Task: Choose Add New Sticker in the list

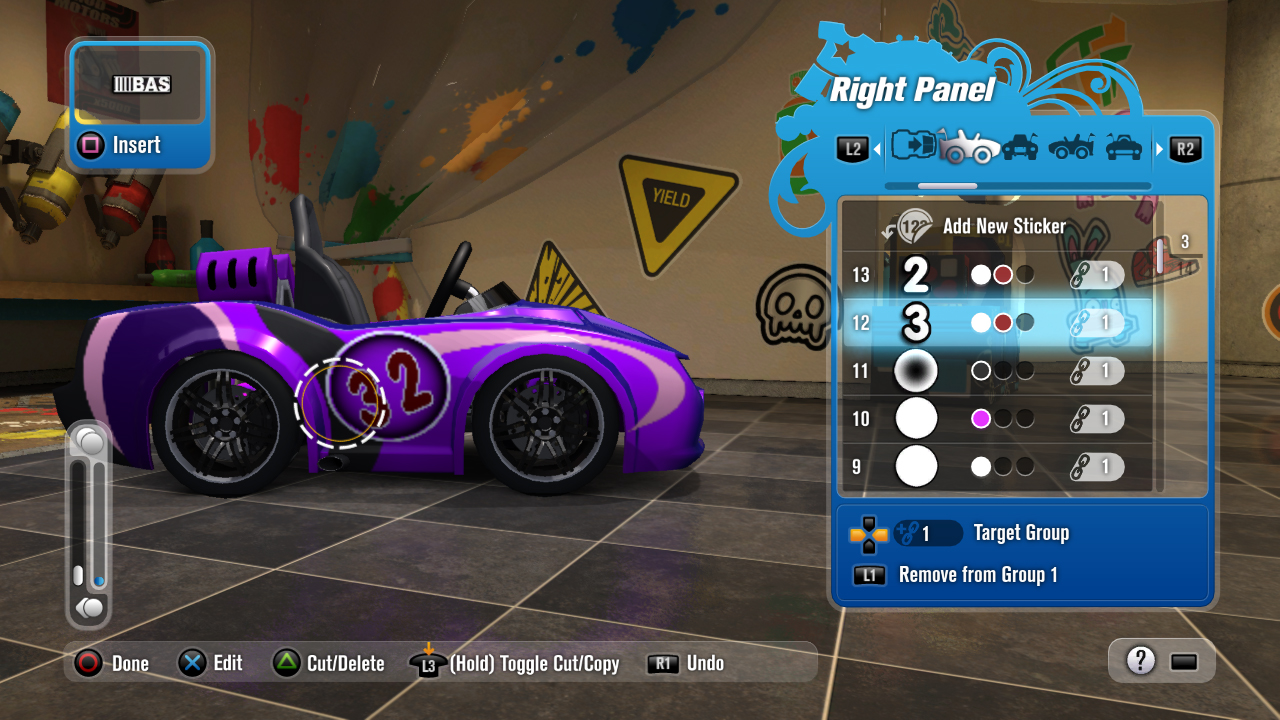Action: click(x=1003, y=226)
